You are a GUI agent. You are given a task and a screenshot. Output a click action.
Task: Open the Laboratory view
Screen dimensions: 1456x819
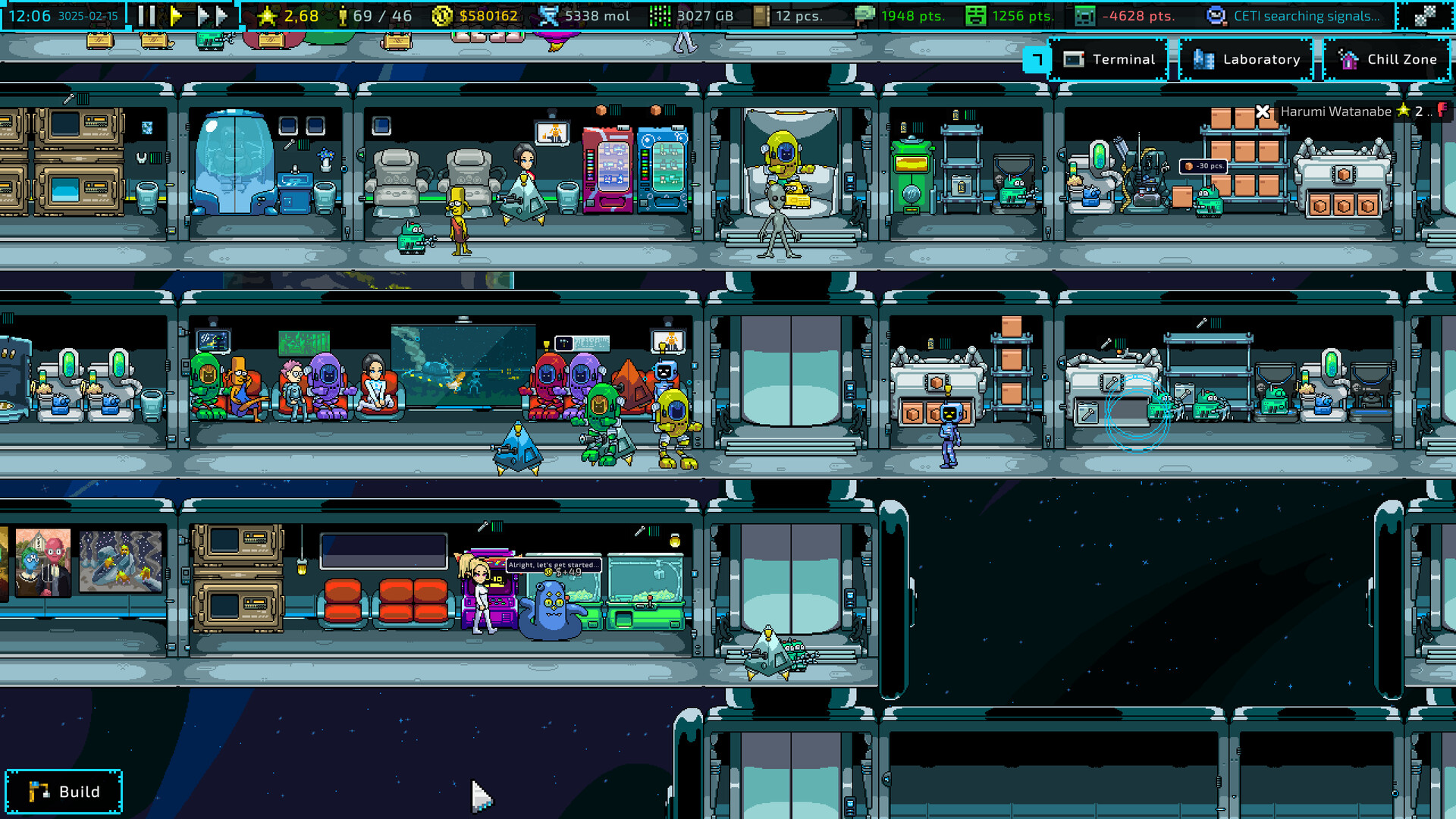pyautogui.click(x=1246, y=59)
